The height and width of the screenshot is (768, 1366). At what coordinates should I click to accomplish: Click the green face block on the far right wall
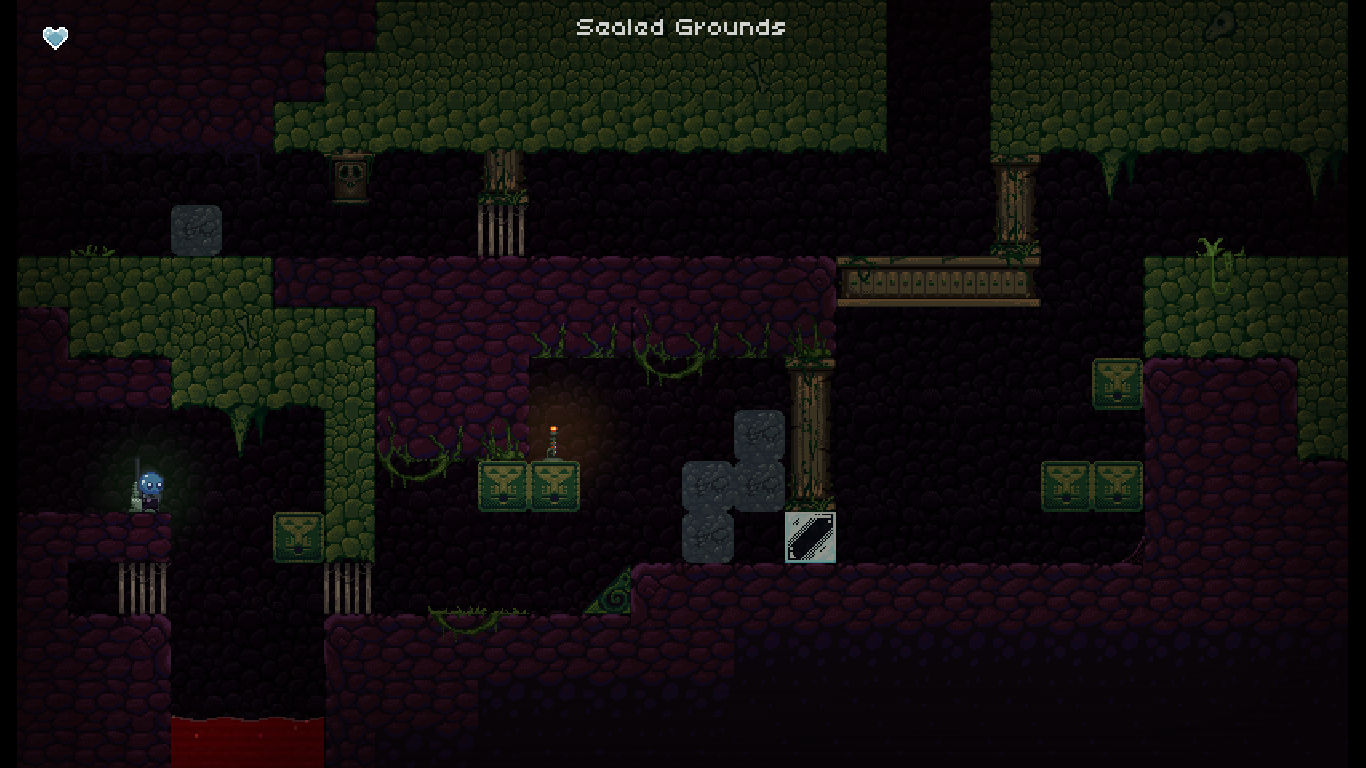click(1117, 383)
